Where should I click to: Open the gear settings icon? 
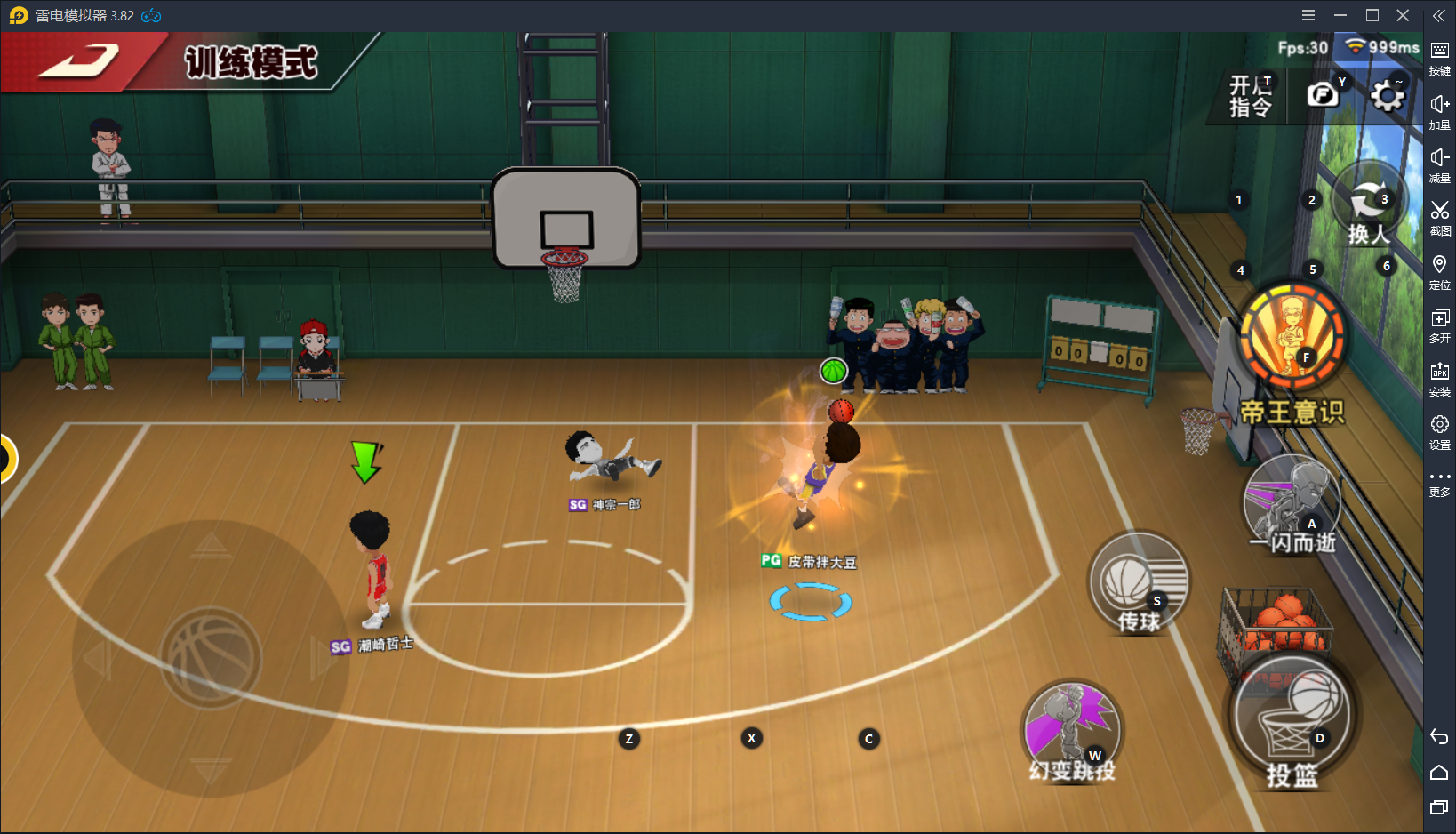pyautogui.click(x=1387, y=95)
